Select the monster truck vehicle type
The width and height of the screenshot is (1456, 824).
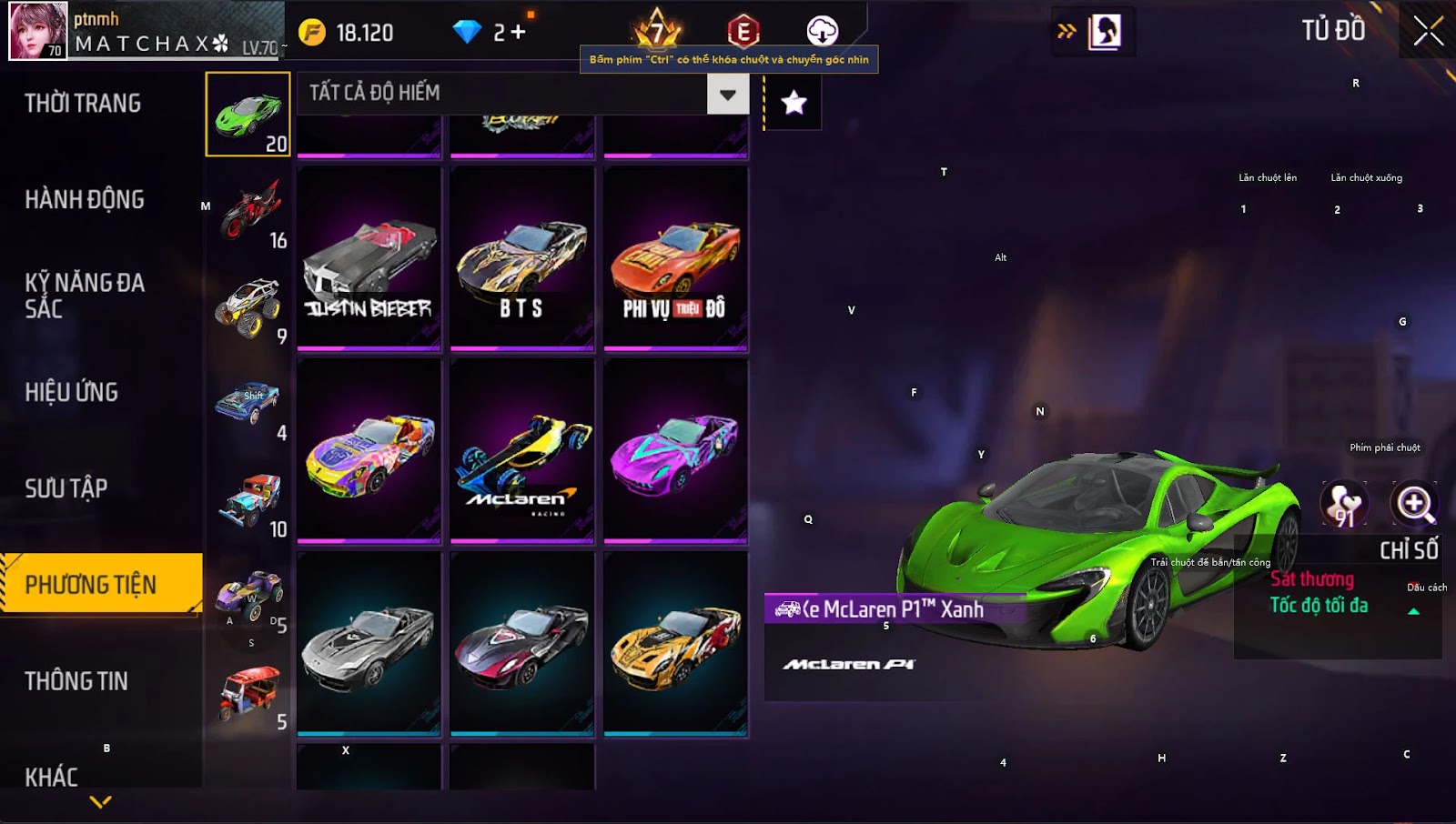248,307
